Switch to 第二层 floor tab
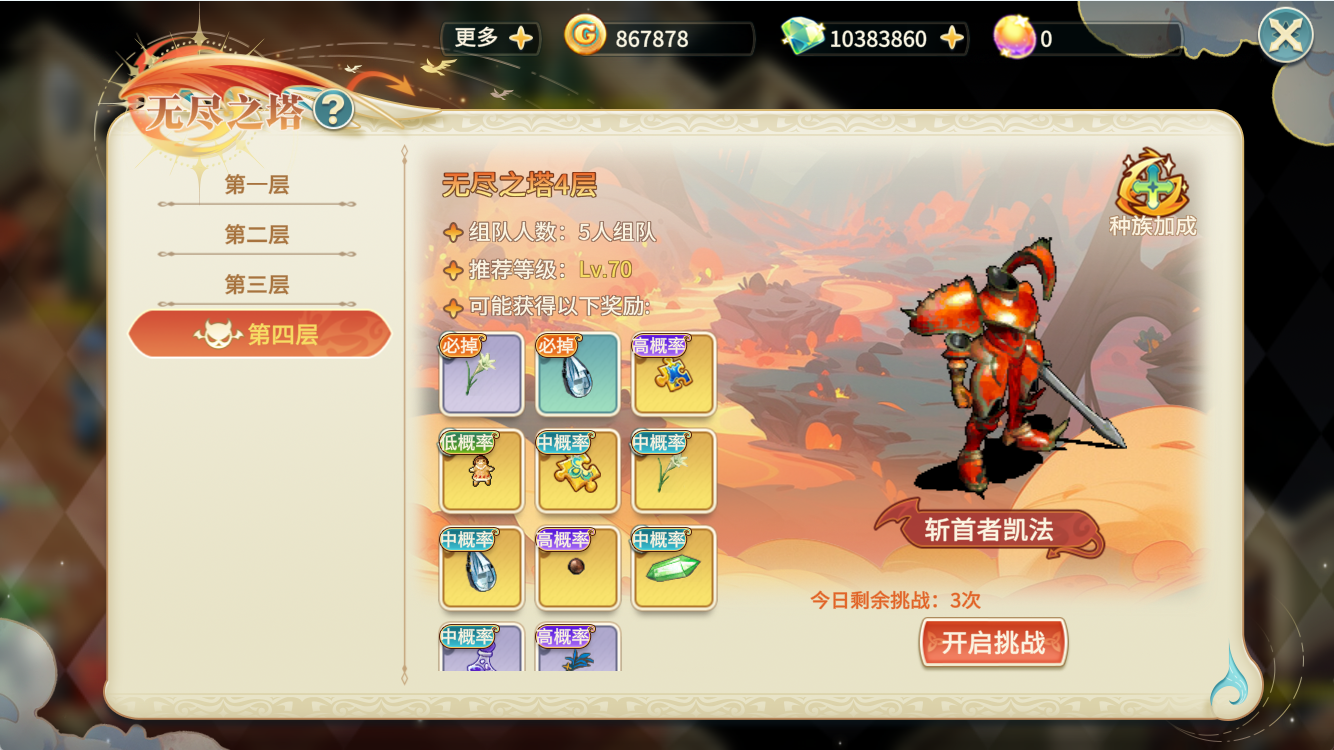1334x750 pixels. point(257,235)
